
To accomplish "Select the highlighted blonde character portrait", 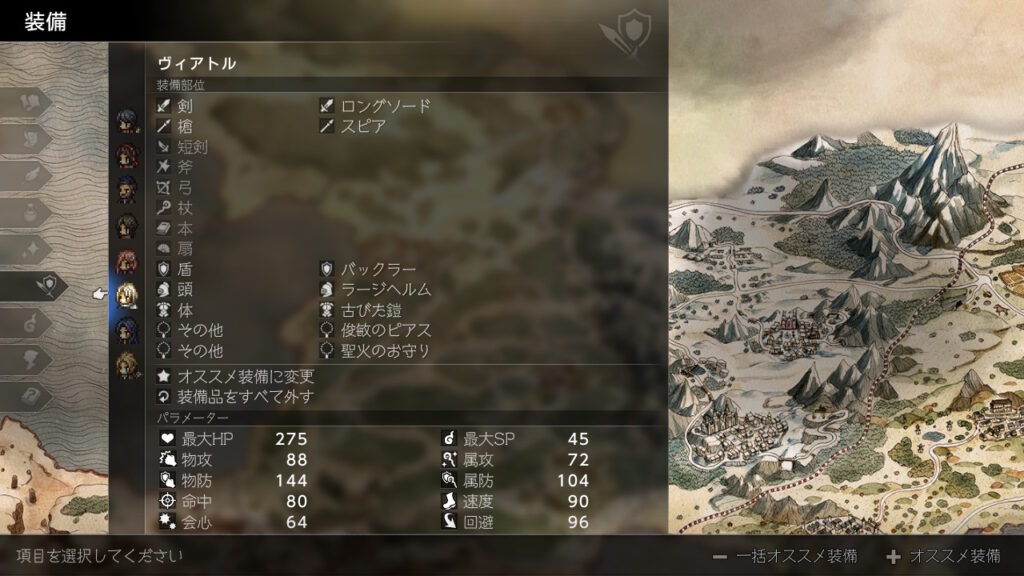I will [127, 294].
